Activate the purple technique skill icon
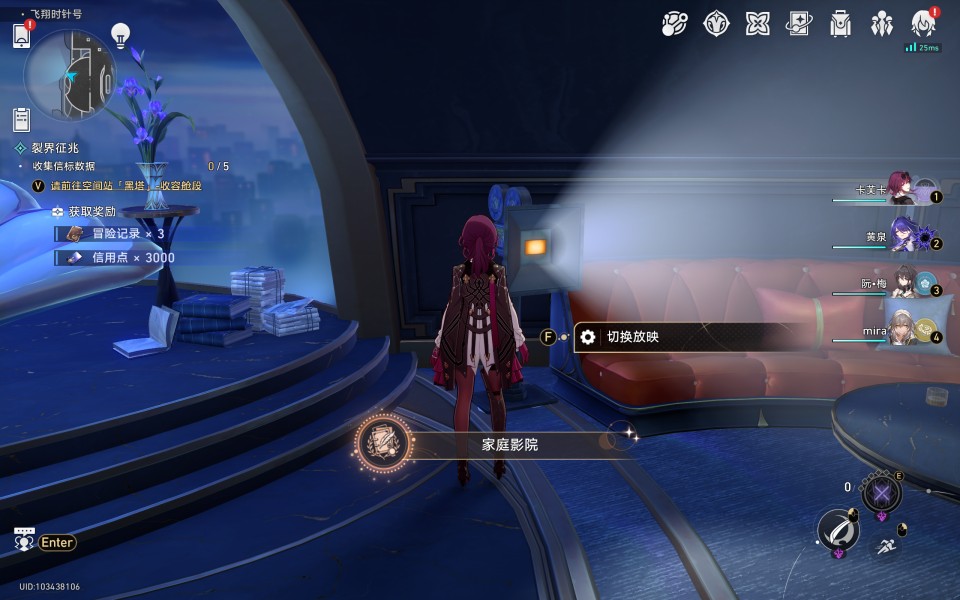960x600 pixels. point(881,492)
